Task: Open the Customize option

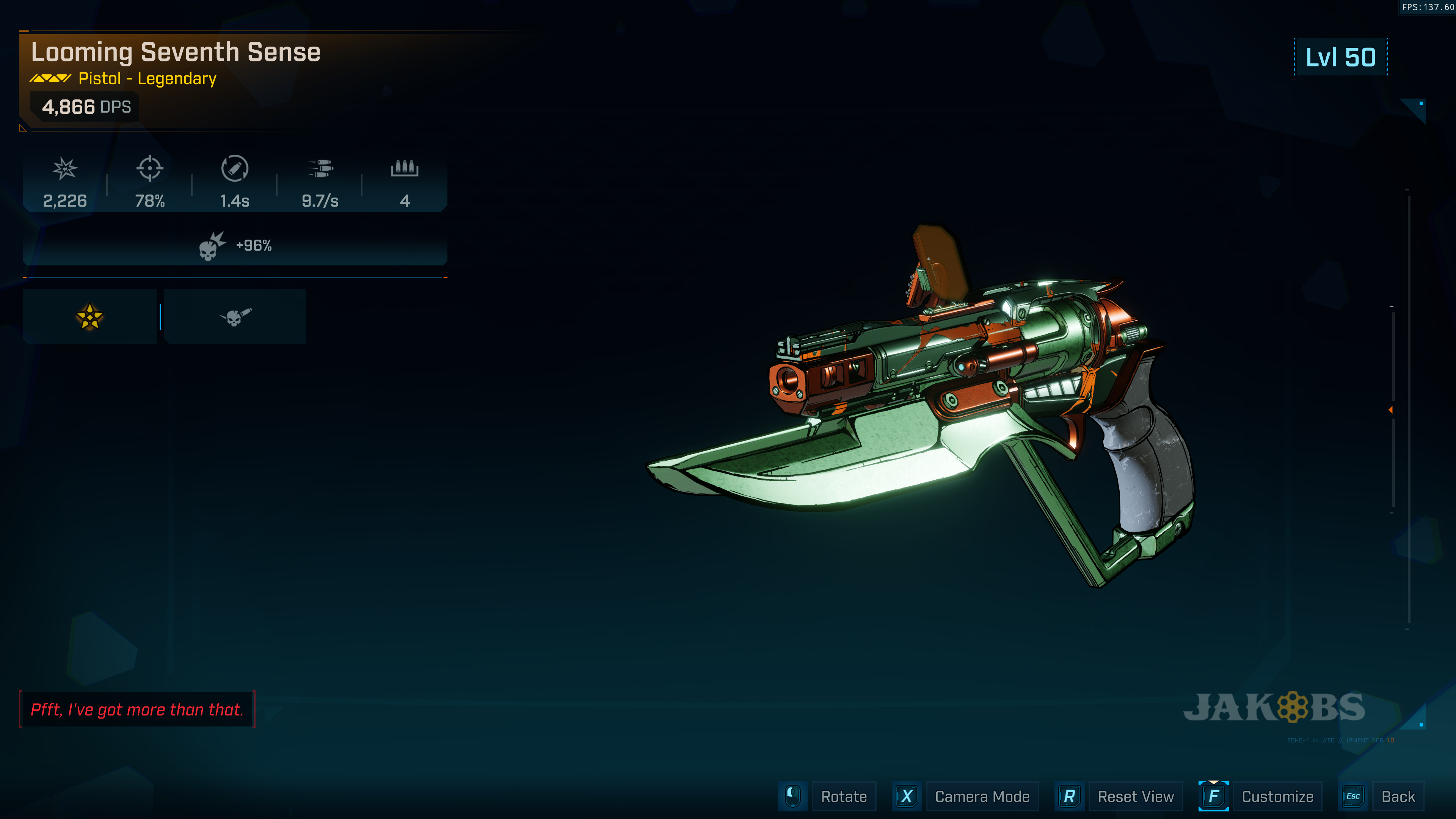Action: coord(1277,796)
